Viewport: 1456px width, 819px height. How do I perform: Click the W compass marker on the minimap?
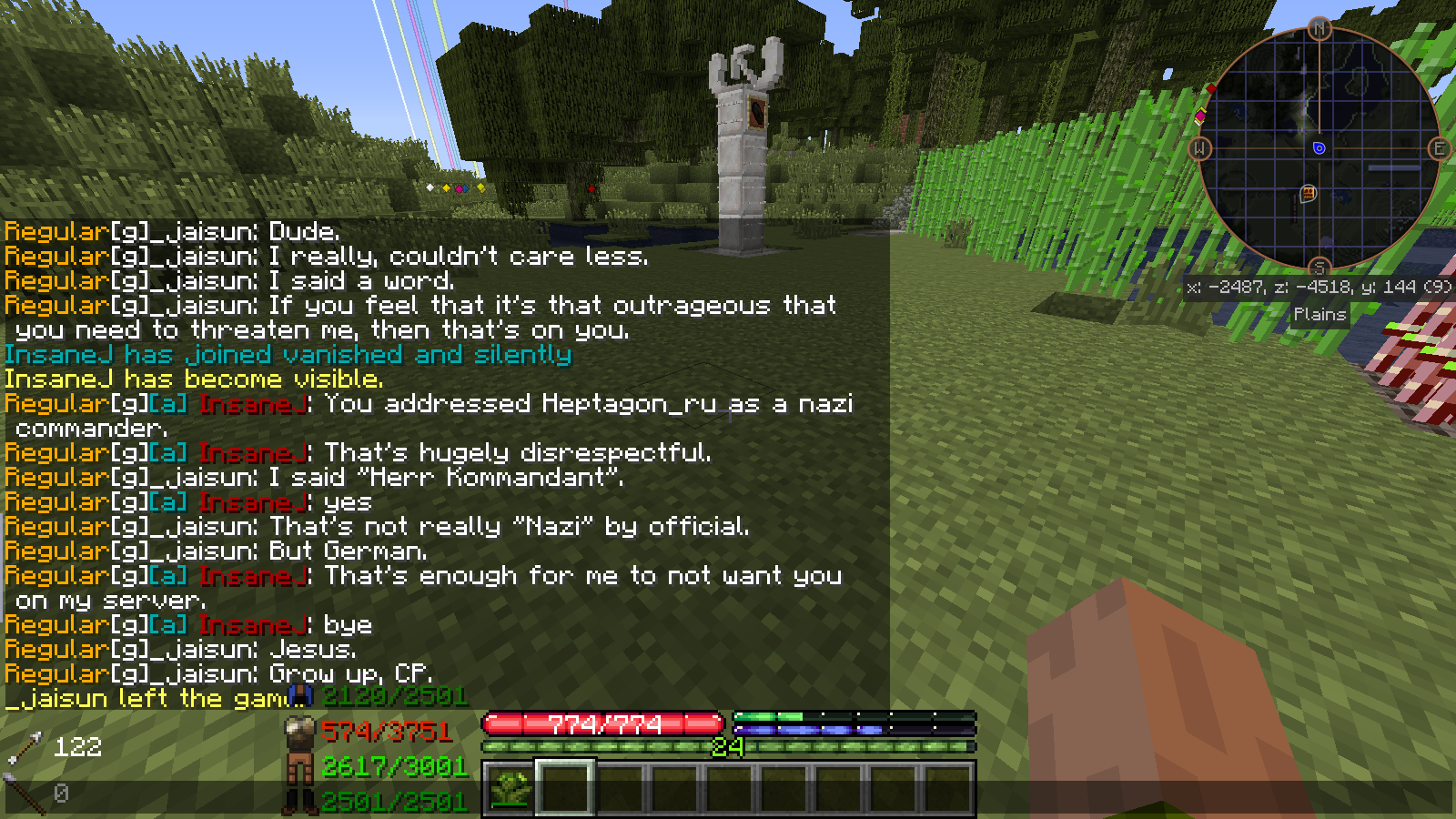click(x=1199, y=148)
